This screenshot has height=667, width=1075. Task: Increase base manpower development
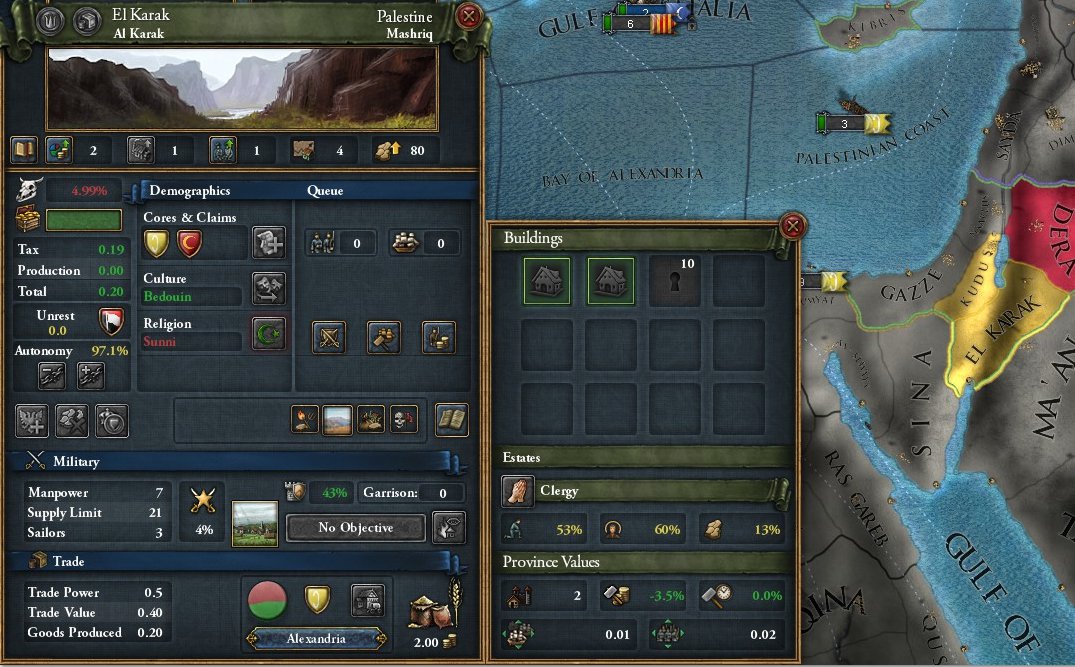[x=222, y=150]
